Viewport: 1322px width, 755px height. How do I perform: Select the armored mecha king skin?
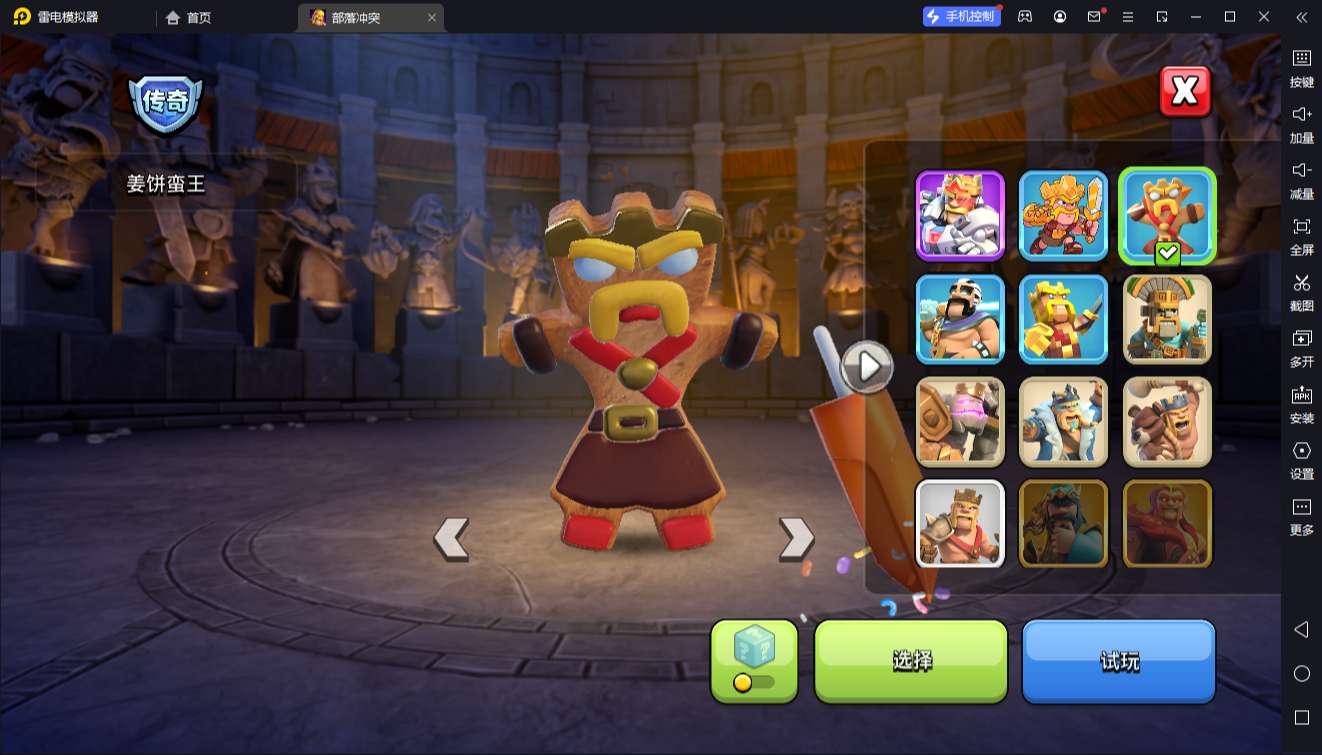coord(960,216)
